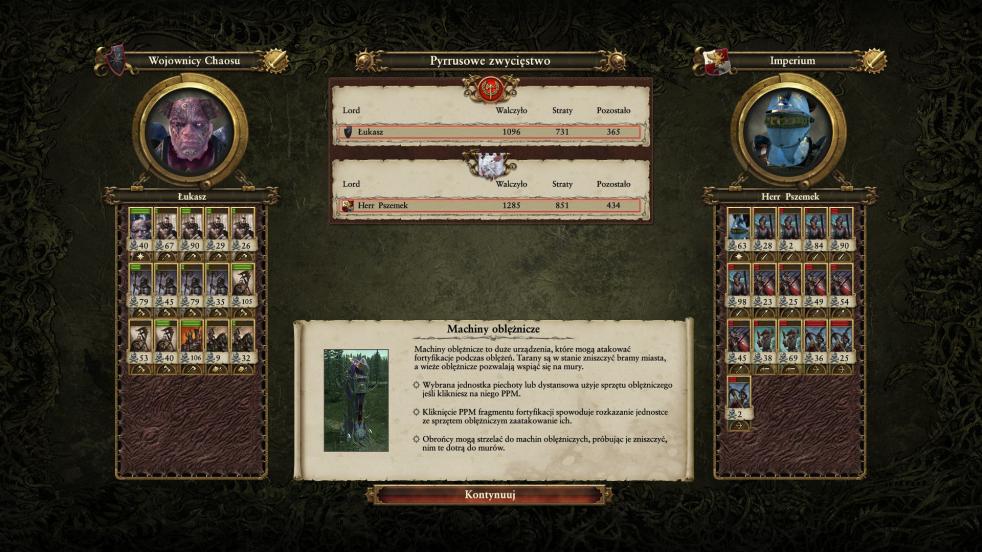Image resolution: width=982 pixels, height=552 pixels.
Task: Select Chaos unit card with 67 soldiers
Action: coord(166,230)
